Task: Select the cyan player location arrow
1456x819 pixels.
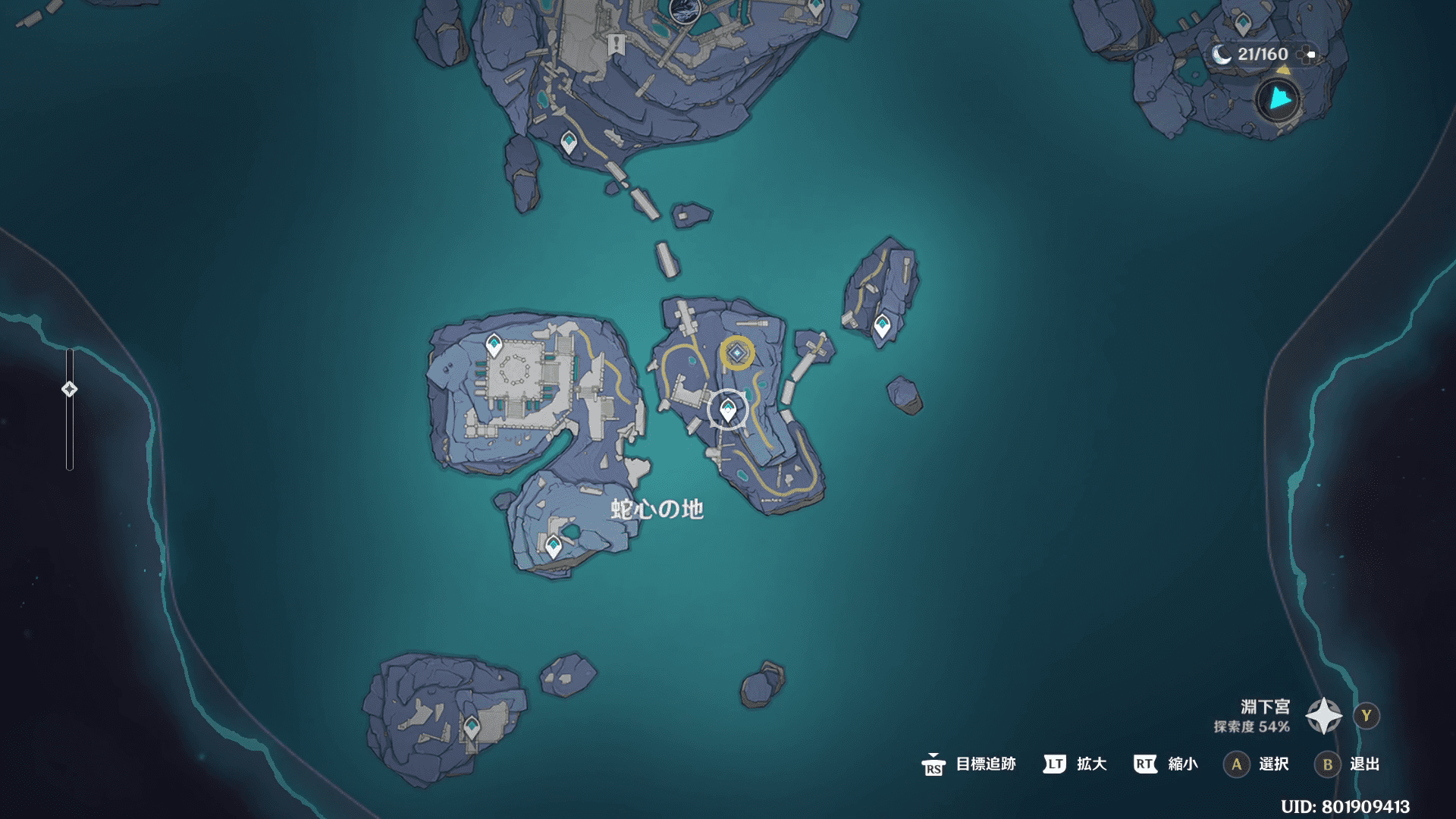Action: pyautogui.click(x=1279, y=99)
